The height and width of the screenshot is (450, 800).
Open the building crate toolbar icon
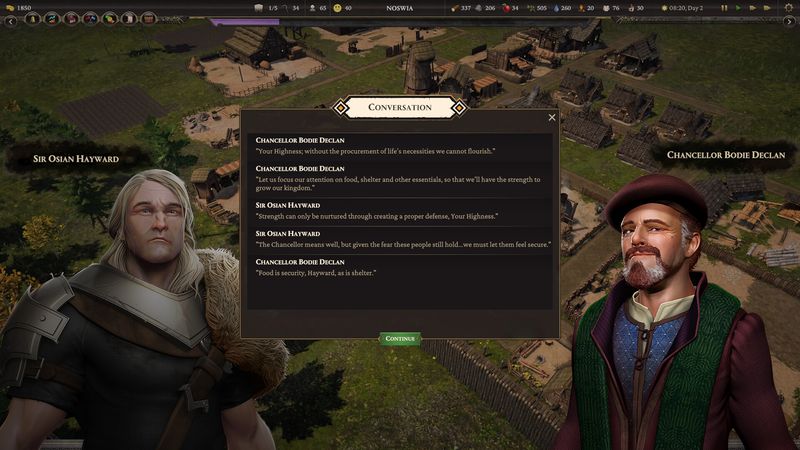coord(148,19)
